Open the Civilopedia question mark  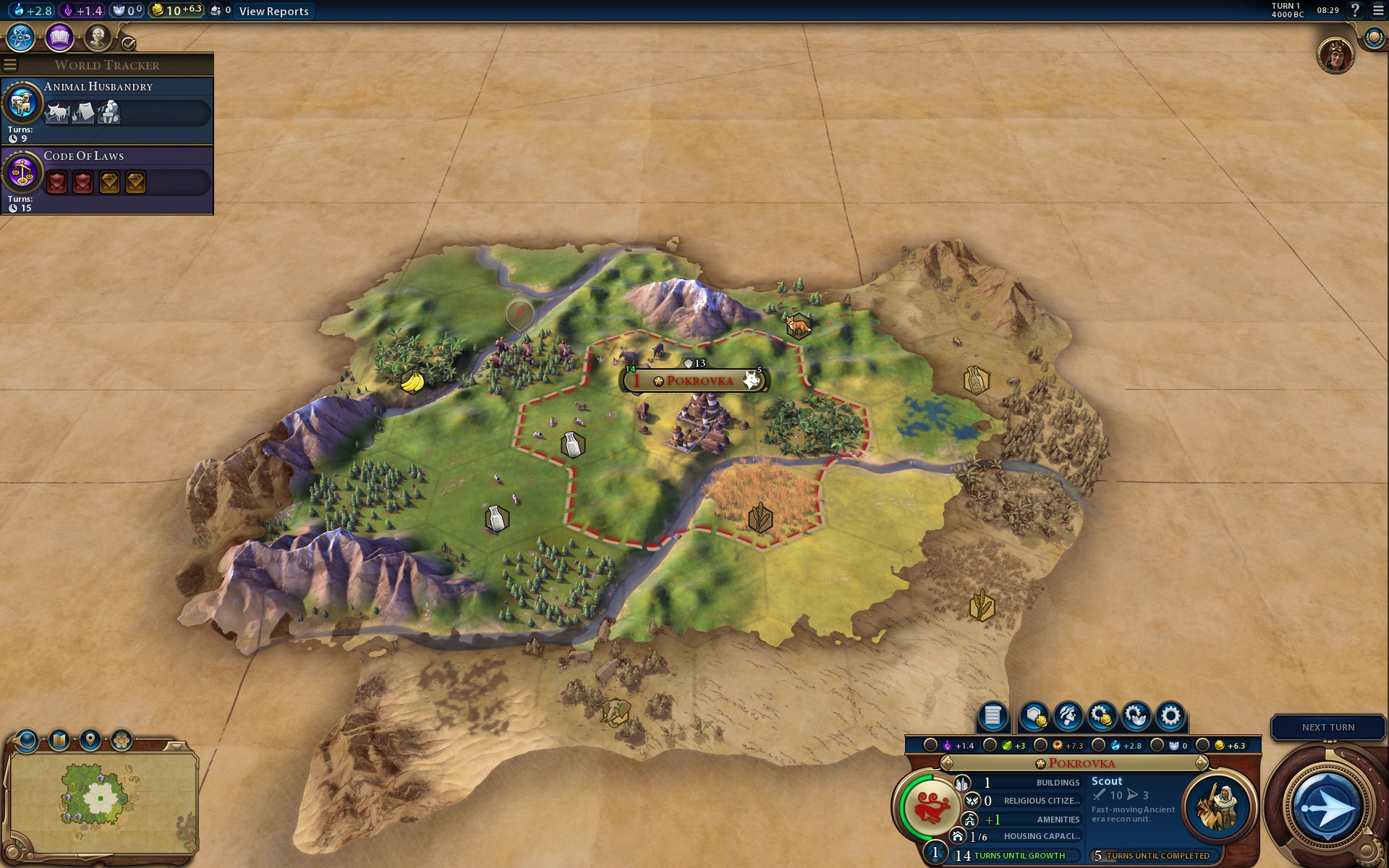1355,11
